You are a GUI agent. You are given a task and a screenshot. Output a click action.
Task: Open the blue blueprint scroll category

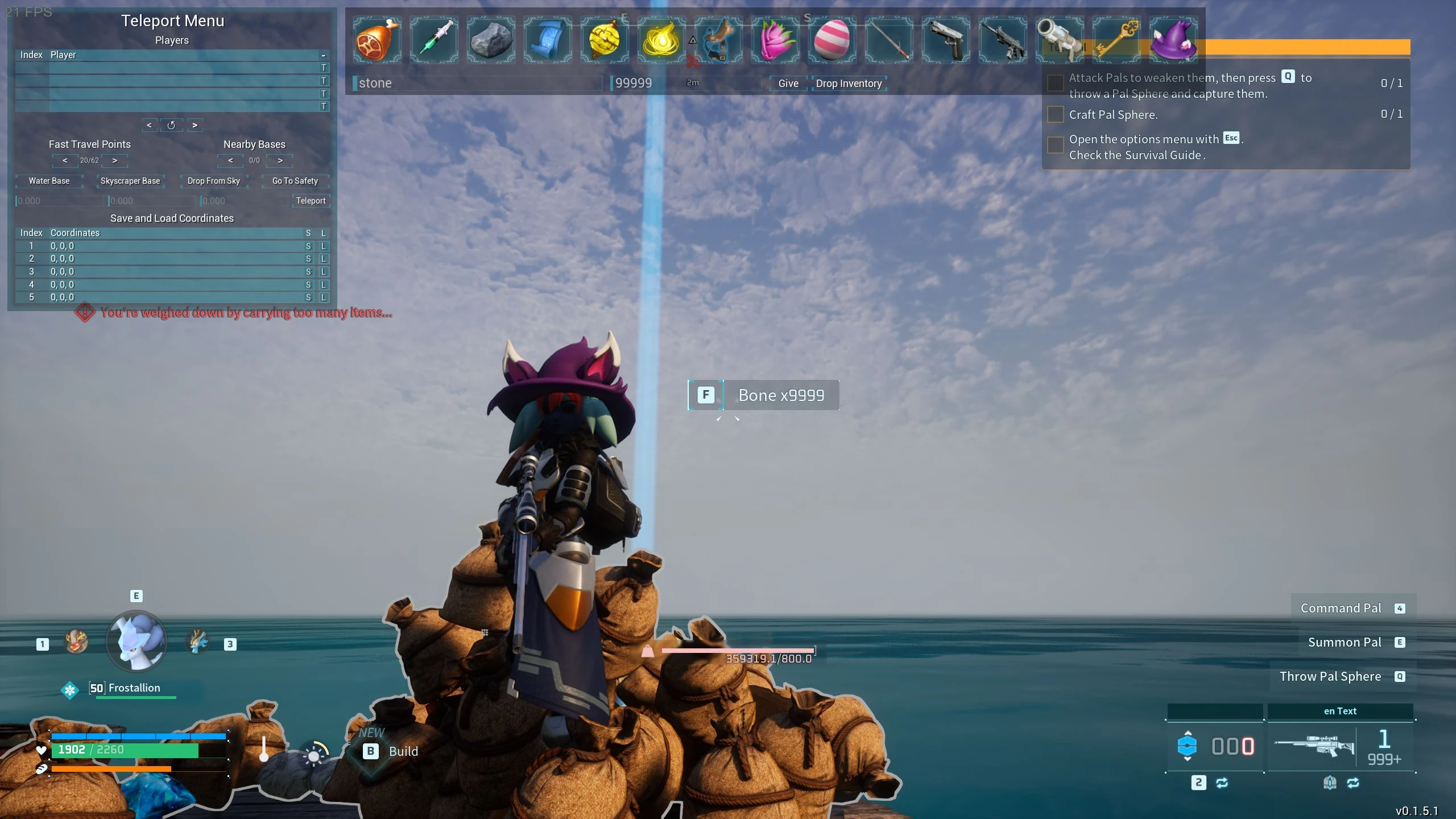tap(548, 40)
